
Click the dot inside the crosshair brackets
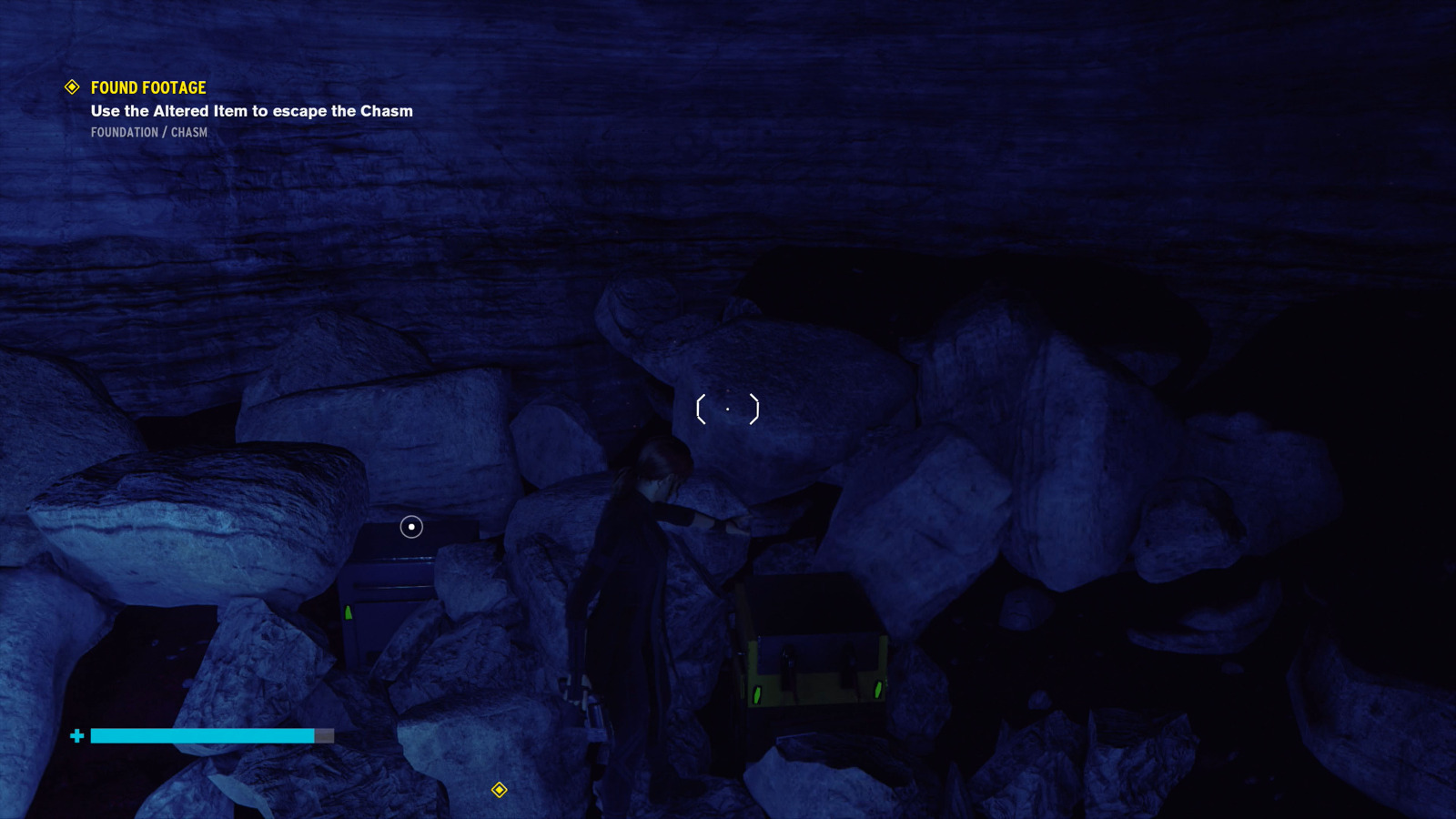(728, 409)
